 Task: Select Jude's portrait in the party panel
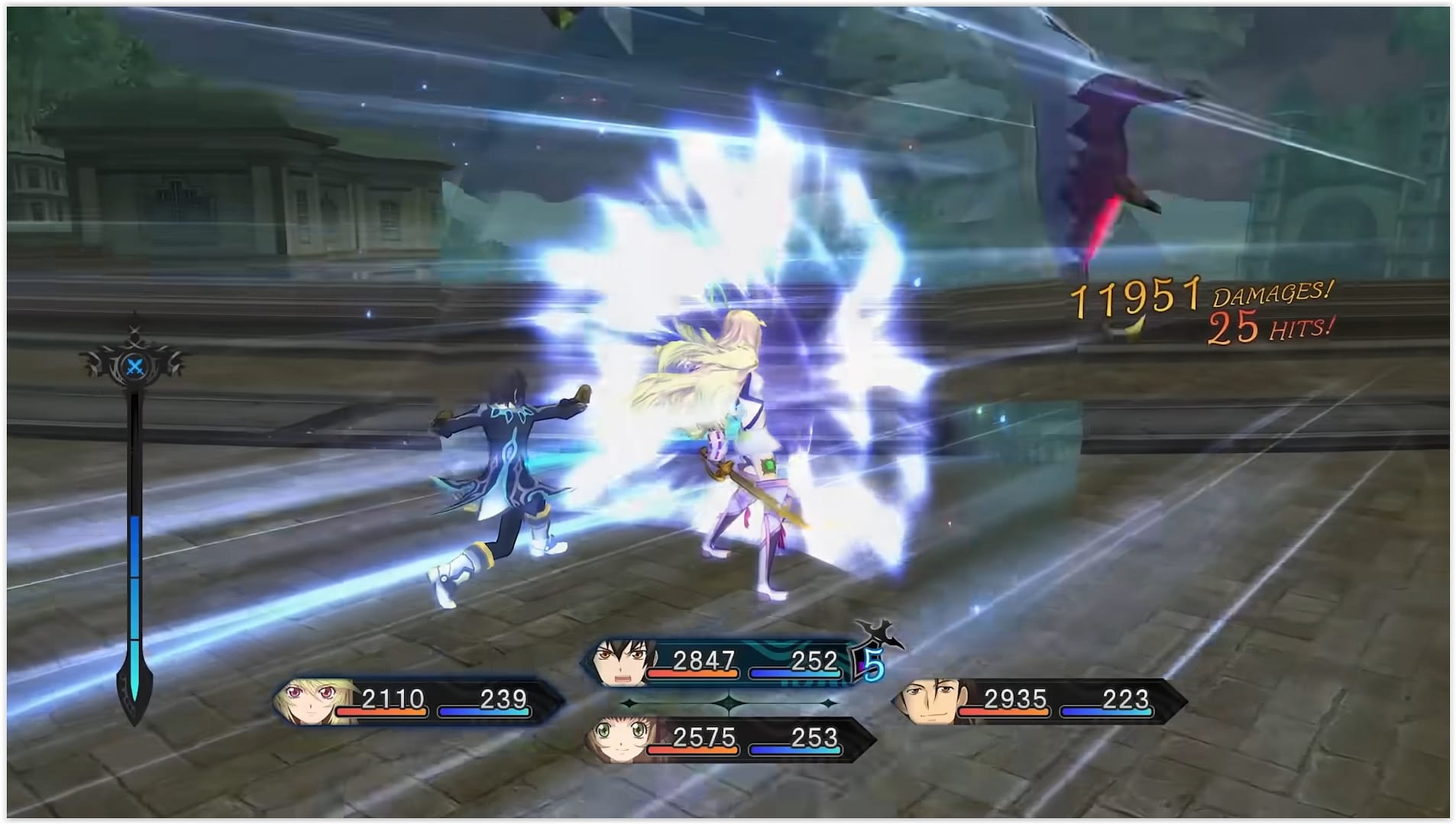click(620, 662)
